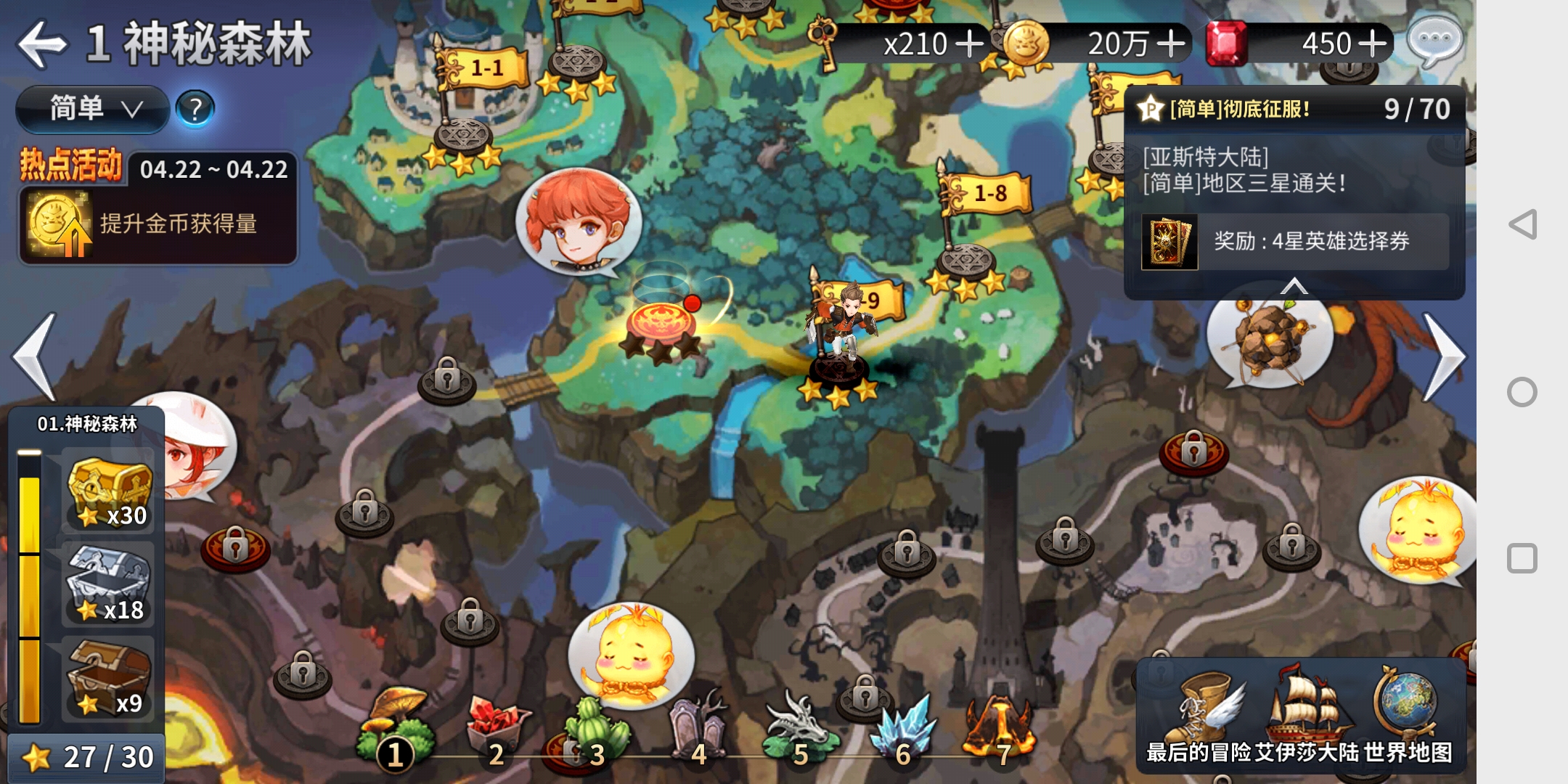Go to the previous map with left arrow
Viewport: 1568px width, 784px height.
click(35, 356)
